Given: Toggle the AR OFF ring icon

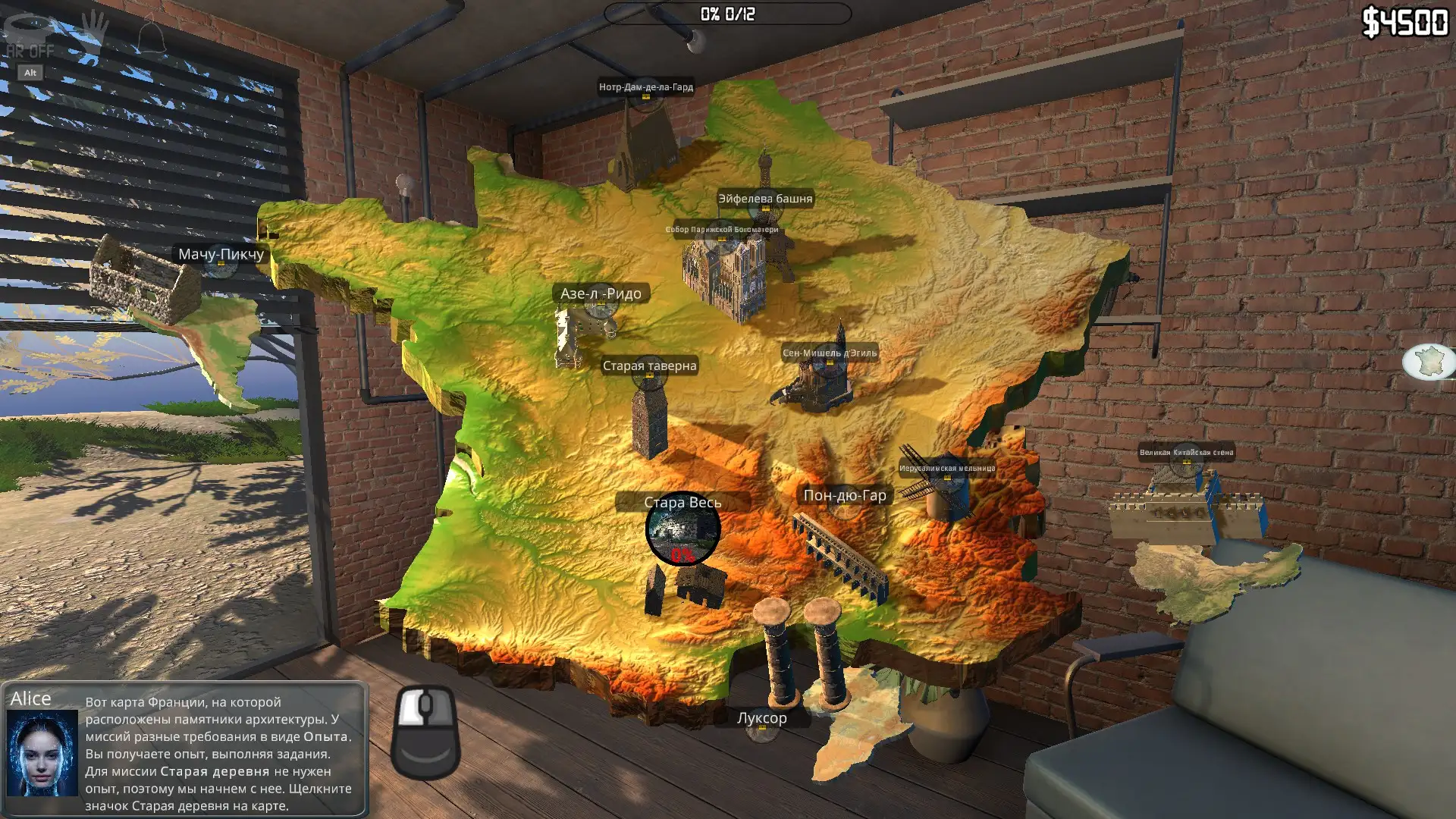Looking at the screenshot, I should coord(29,30).
